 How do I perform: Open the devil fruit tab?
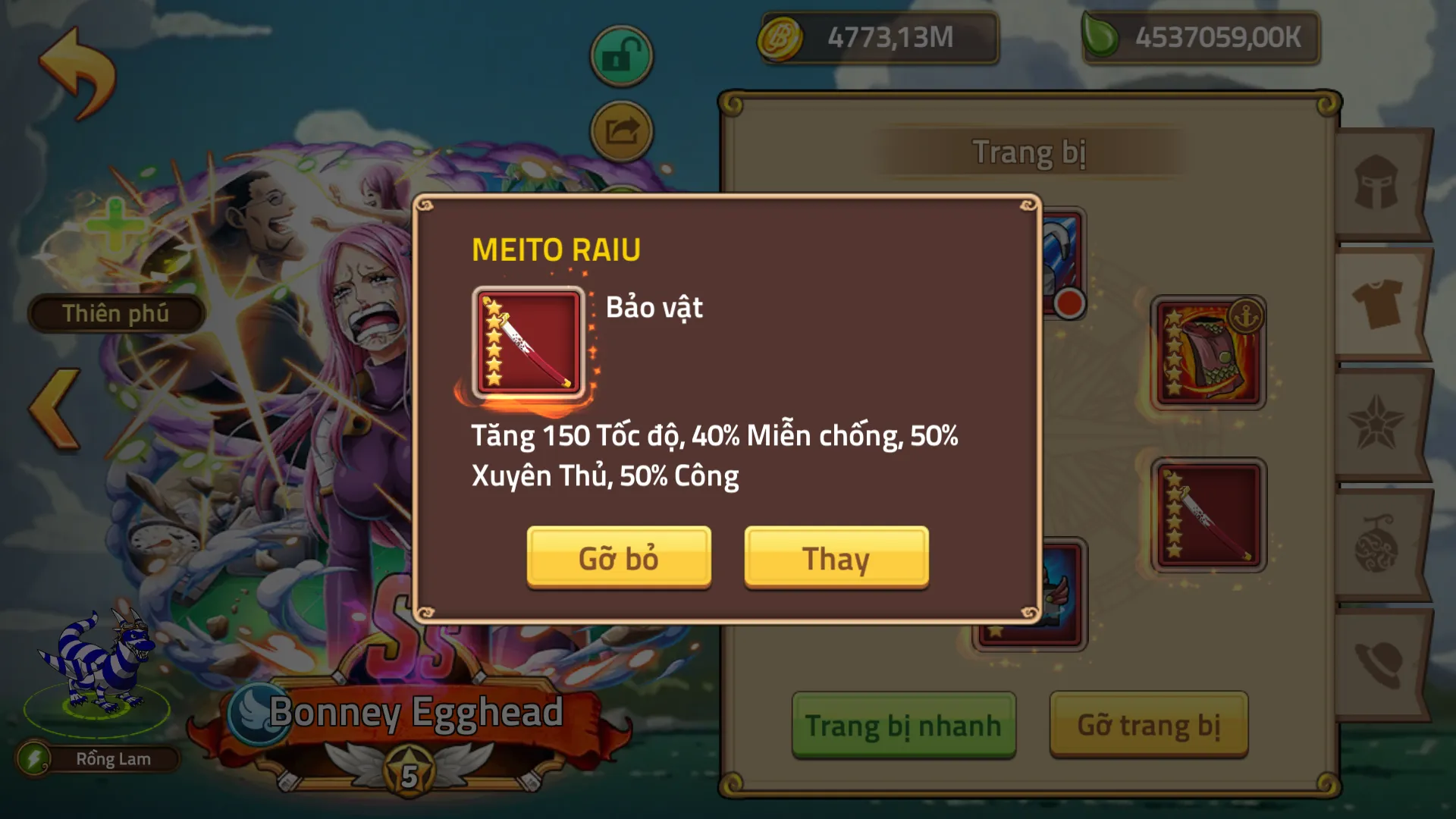pyautogui.click(x=1376, y=544)
